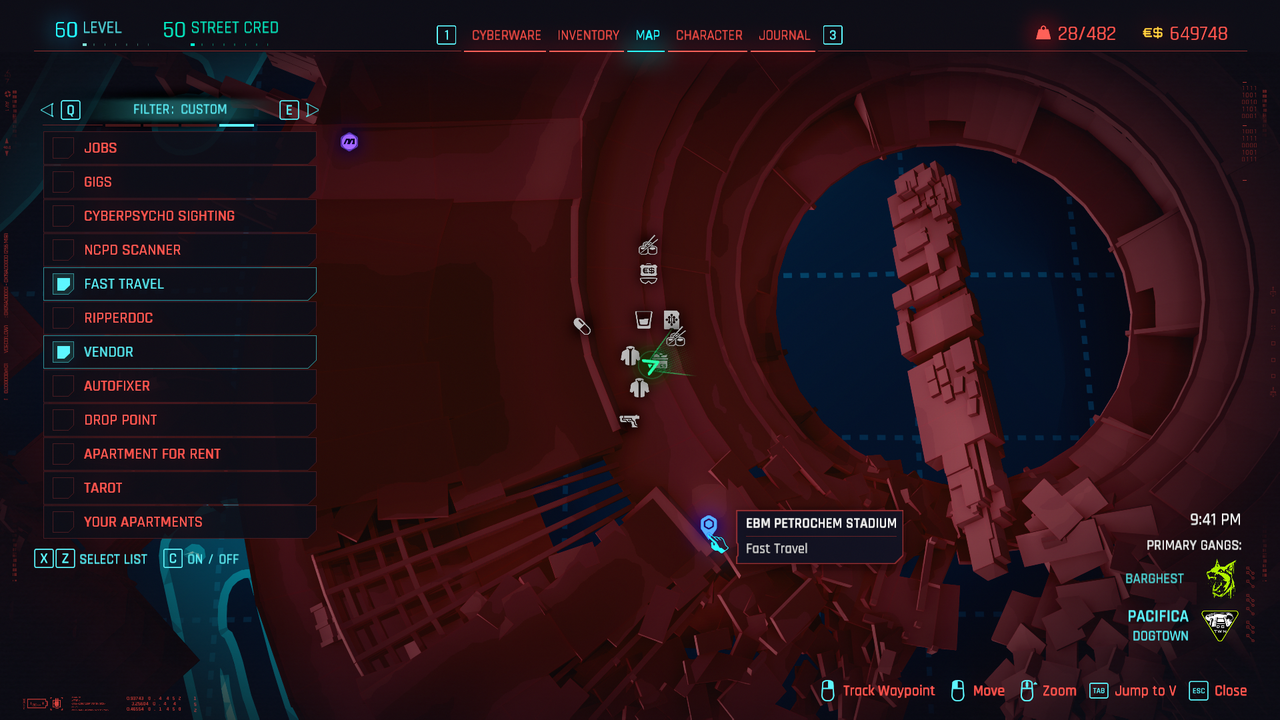Enable the Apartment for Rent filter
The image size is (1280, 720).
coord(64,454)
